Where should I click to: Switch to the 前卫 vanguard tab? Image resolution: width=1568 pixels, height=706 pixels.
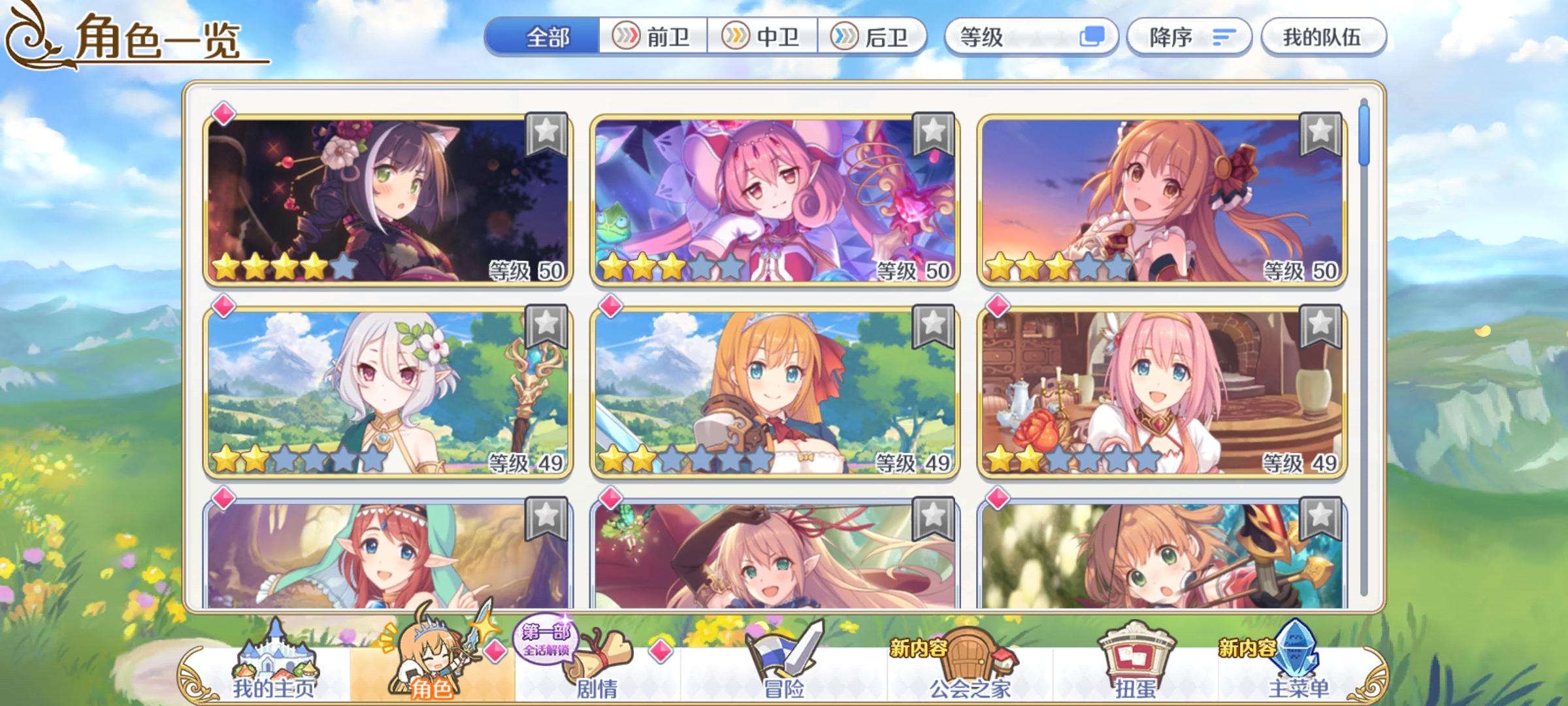(x=653, y=37)
